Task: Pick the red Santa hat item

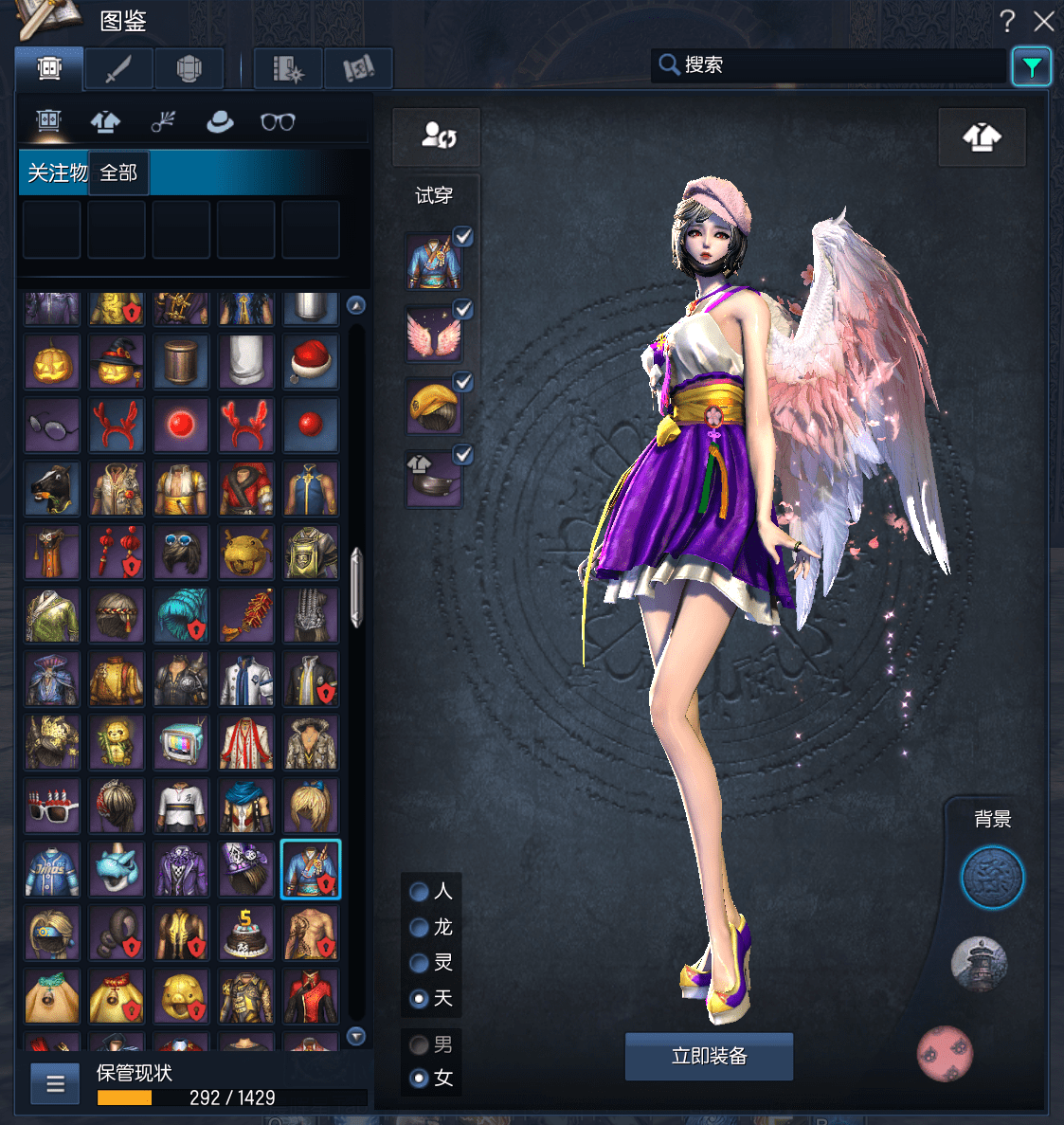Action: [310, 361]
